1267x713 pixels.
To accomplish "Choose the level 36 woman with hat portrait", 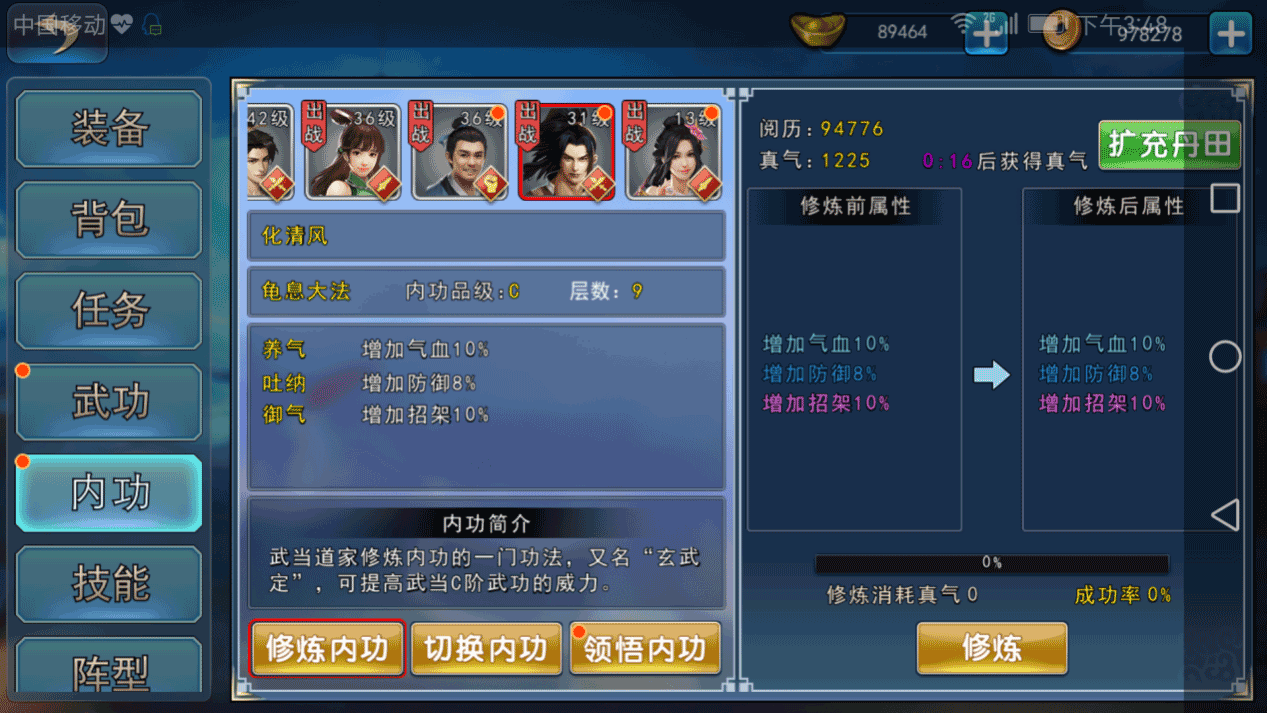I will coord(351,152).
